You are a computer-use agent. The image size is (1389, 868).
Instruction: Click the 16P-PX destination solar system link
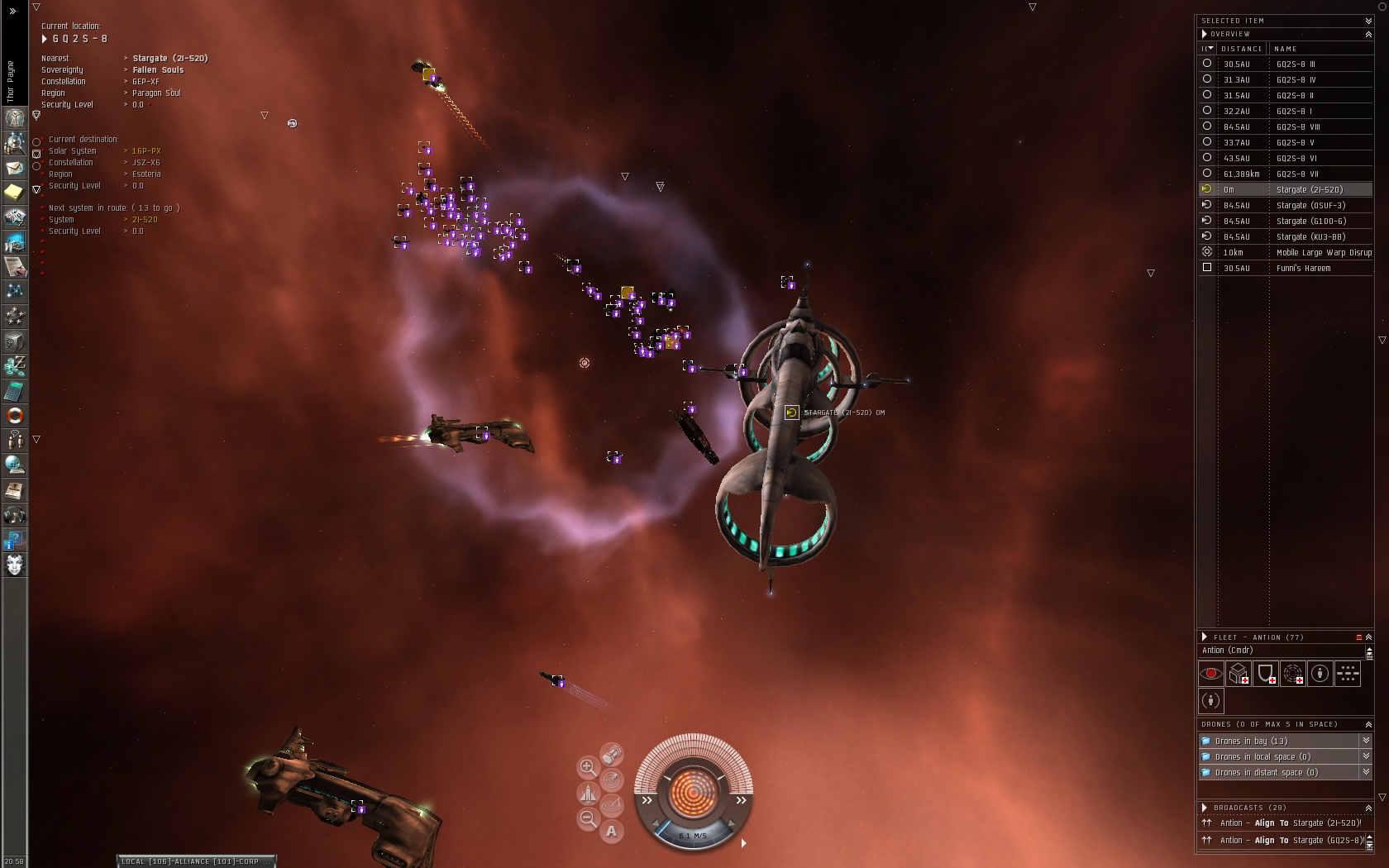pos(146,151)
